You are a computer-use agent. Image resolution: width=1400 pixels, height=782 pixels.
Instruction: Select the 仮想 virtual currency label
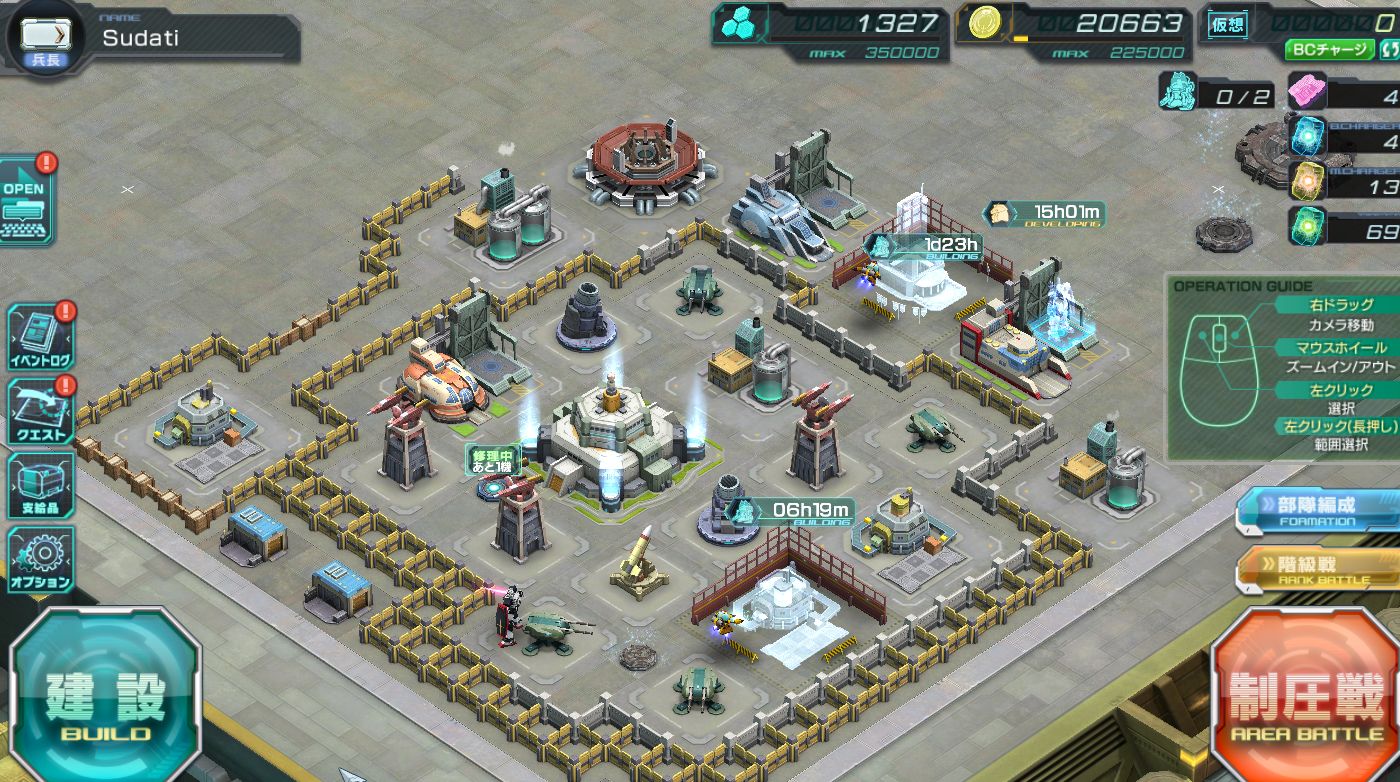(1228, 25)
